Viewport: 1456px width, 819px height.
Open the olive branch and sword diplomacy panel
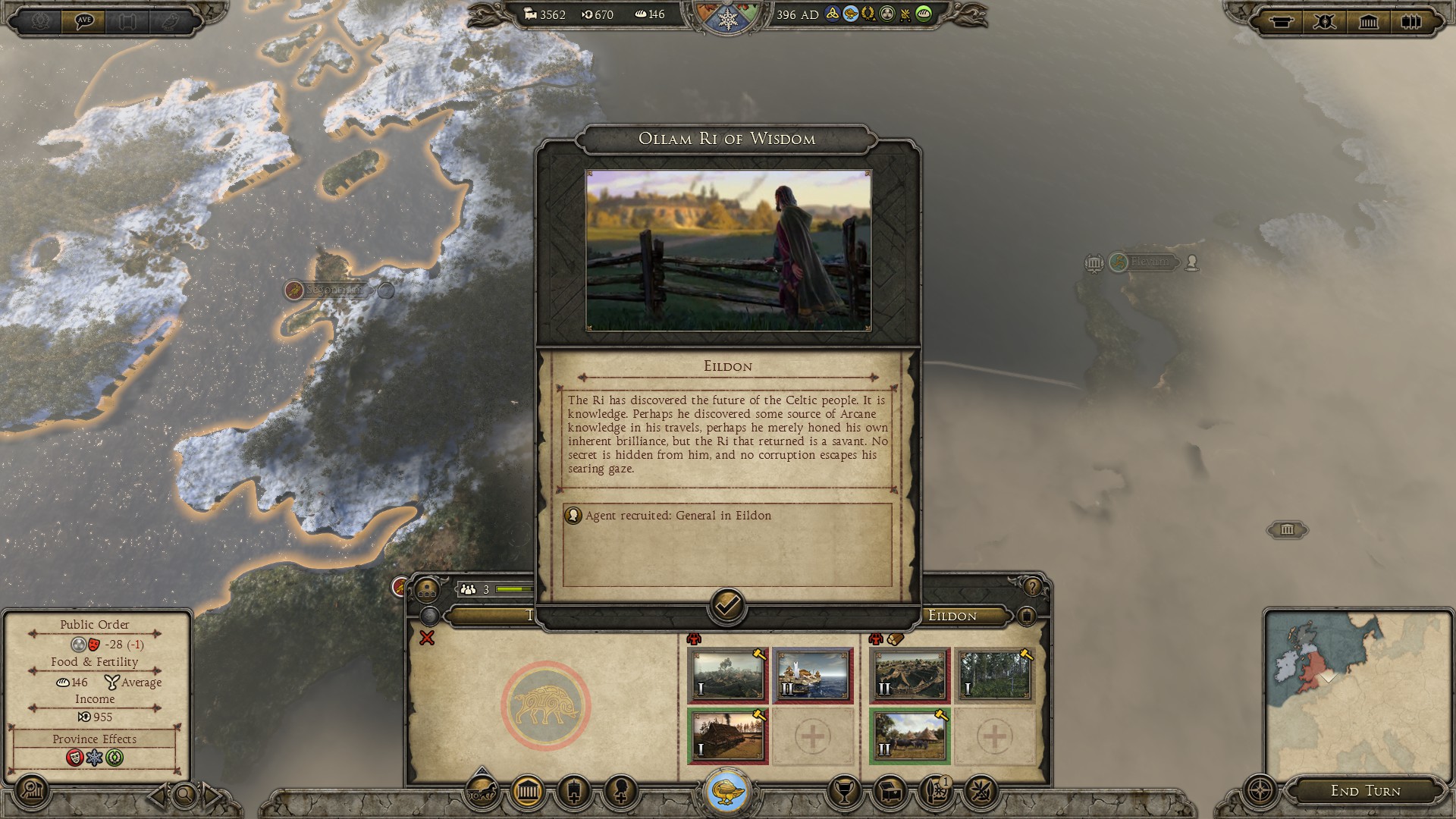coord(981,792)
